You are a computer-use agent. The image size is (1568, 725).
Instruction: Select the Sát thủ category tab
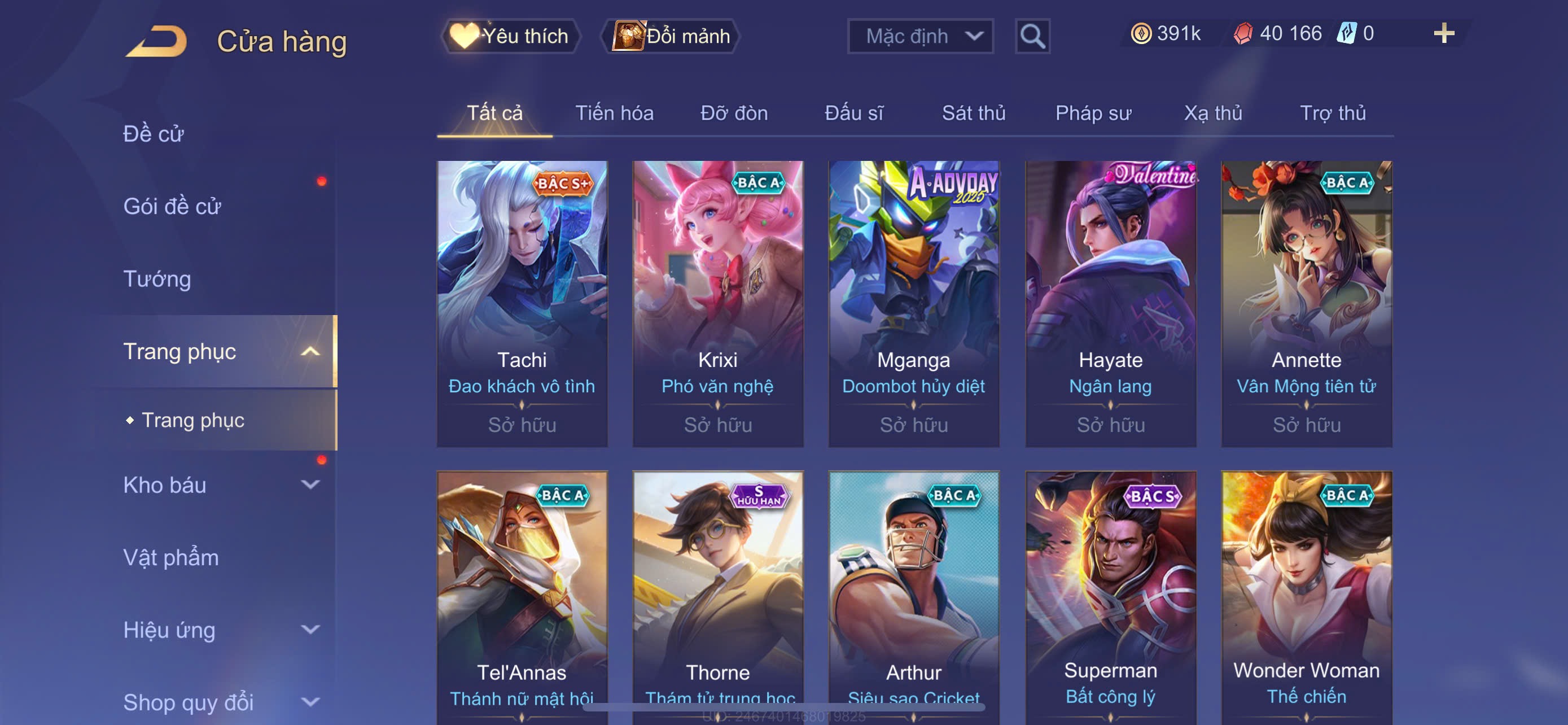click(x=973, y=113)
